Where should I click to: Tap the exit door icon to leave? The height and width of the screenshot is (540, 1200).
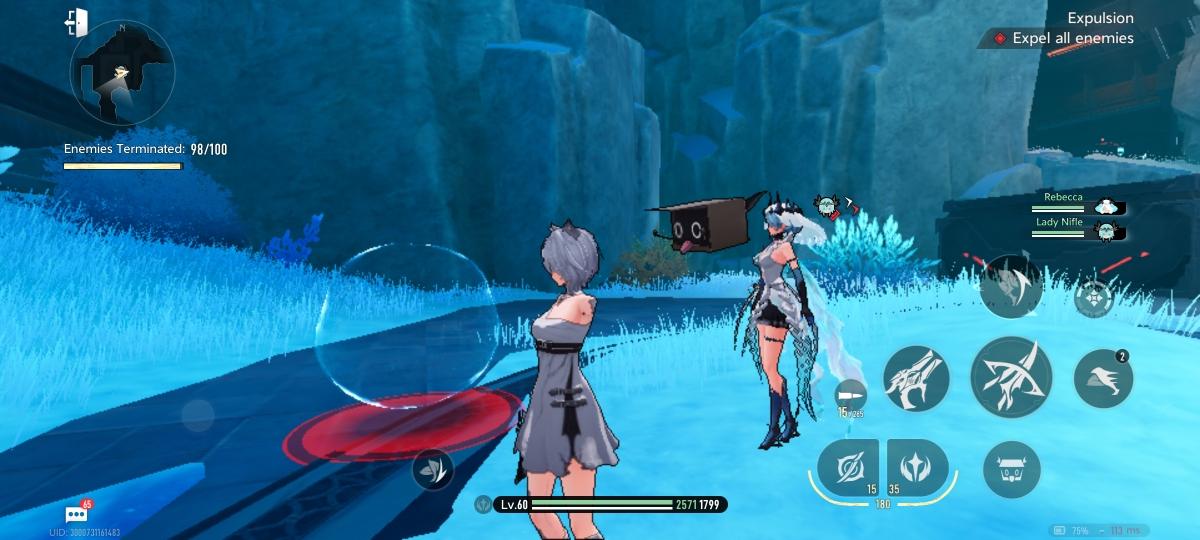pyautogui.click(x=76, y=22)
